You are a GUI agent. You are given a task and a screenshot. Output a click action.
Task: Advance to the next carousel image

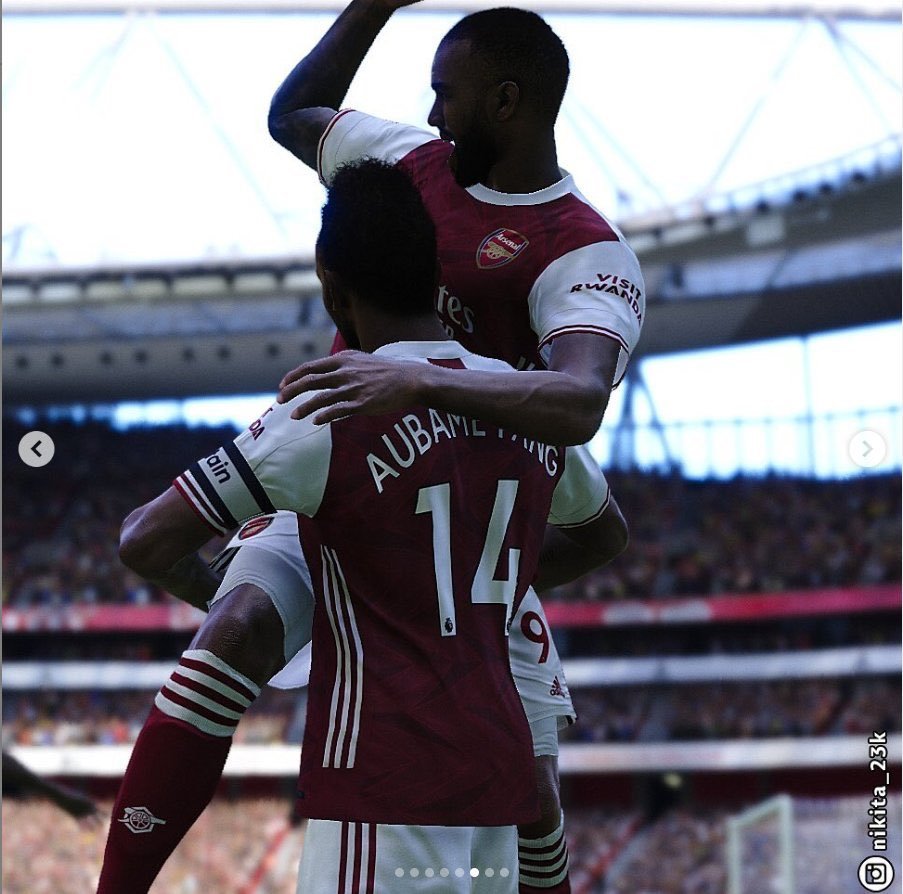click(867, 449)
